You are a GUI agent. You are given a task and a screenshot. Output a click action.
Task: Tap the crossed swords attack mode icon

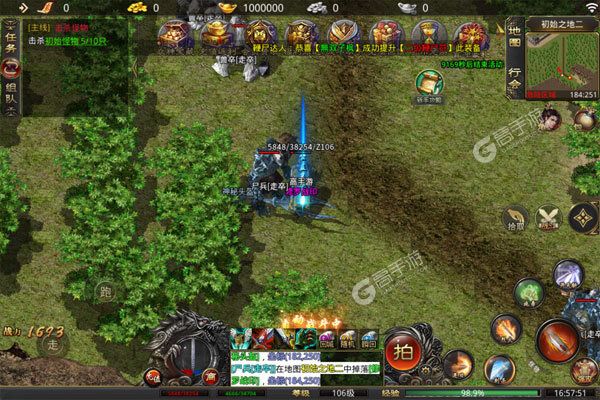[x=549, y=217]
